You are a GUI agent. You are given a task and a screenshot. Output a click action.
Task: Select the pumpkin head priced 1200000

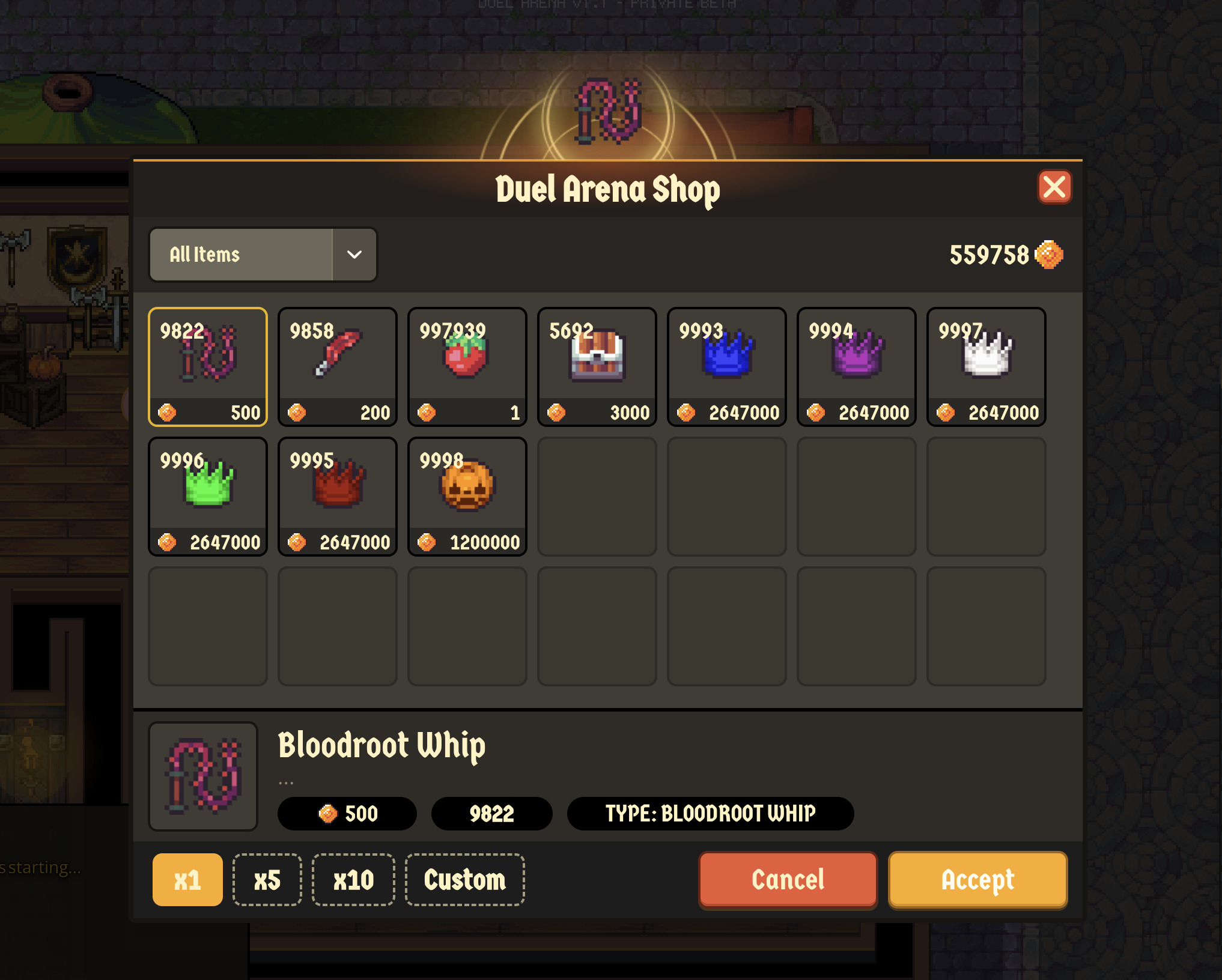click(x=467, y=496)
